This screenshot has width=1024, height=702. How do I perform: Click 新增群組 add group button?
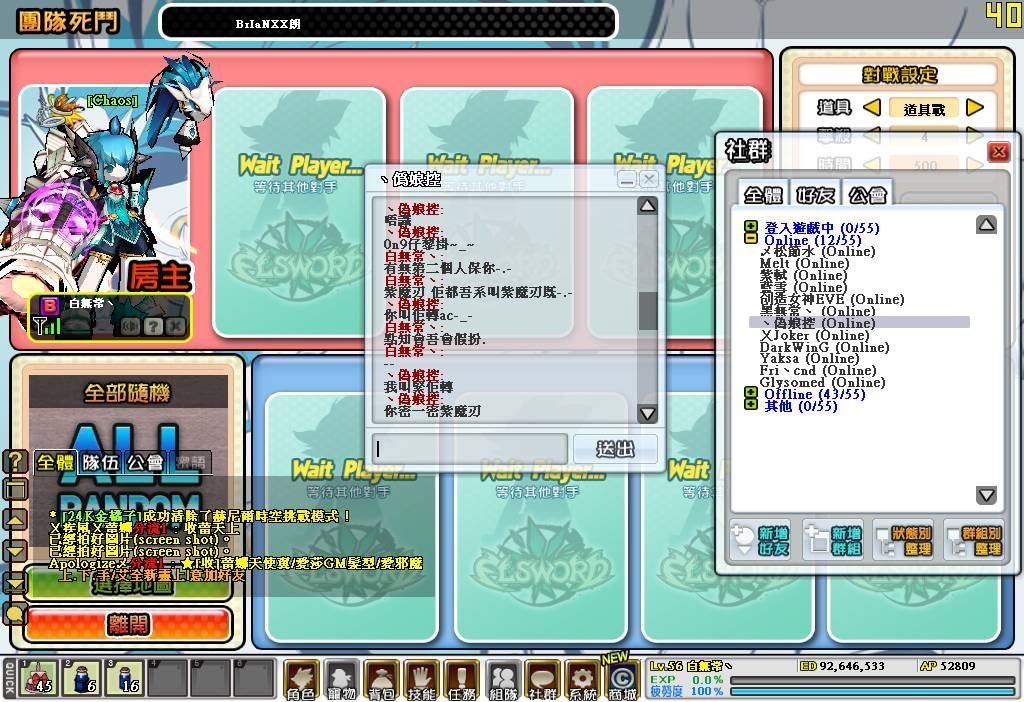coord(832,541)
